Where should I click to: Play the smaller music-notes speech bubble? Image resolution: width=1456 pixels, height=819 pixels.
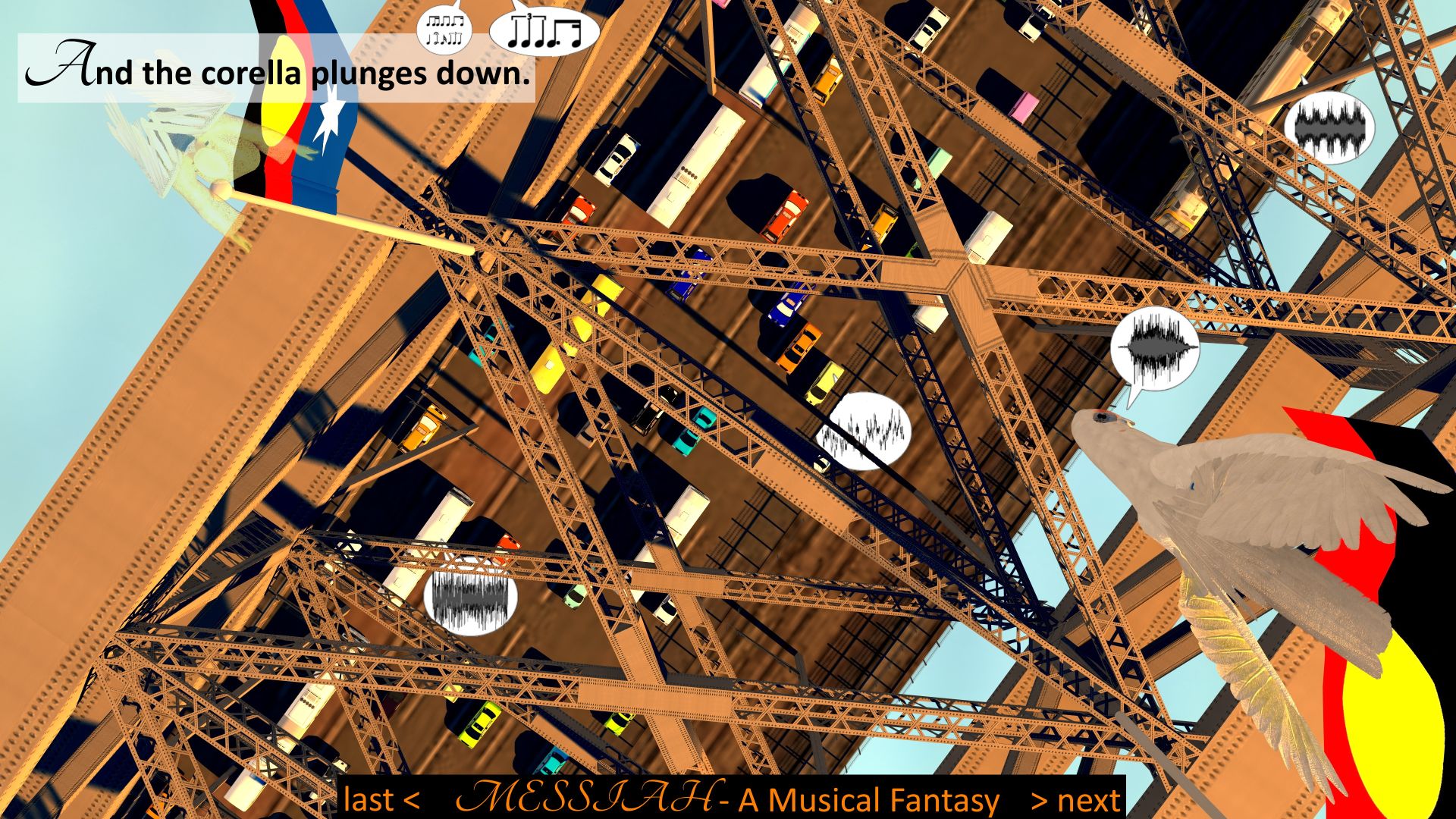pos(444,30)
